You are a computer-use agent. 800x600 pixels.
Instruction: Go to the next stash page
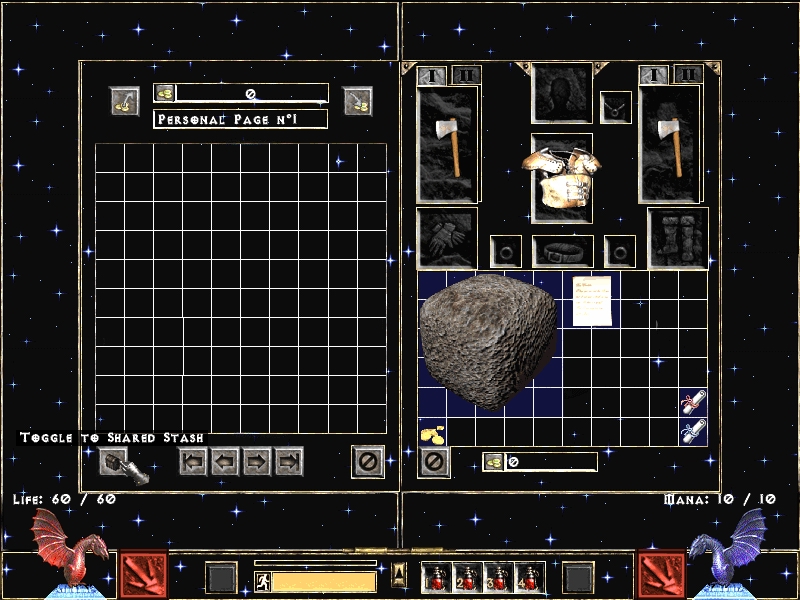coord(257,462)
